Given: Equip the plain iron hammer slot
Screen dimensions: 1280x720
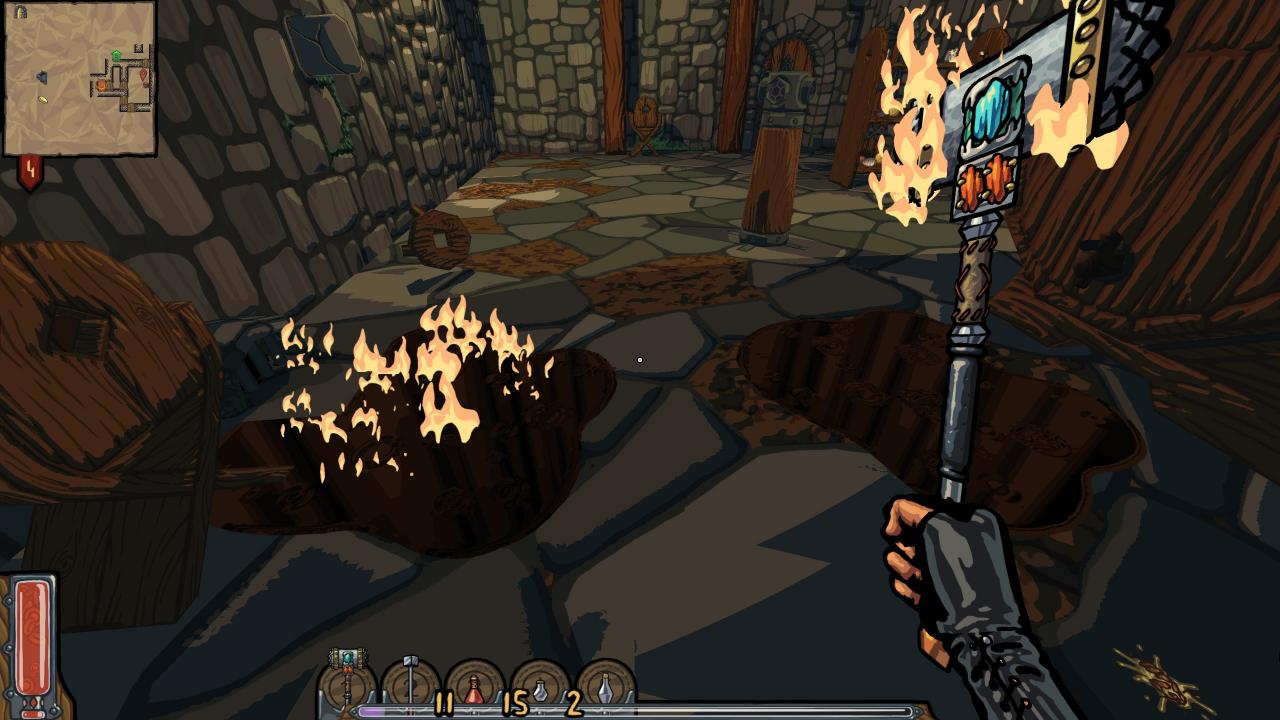Looking at the screenshot, I should (x=411, y=684).
